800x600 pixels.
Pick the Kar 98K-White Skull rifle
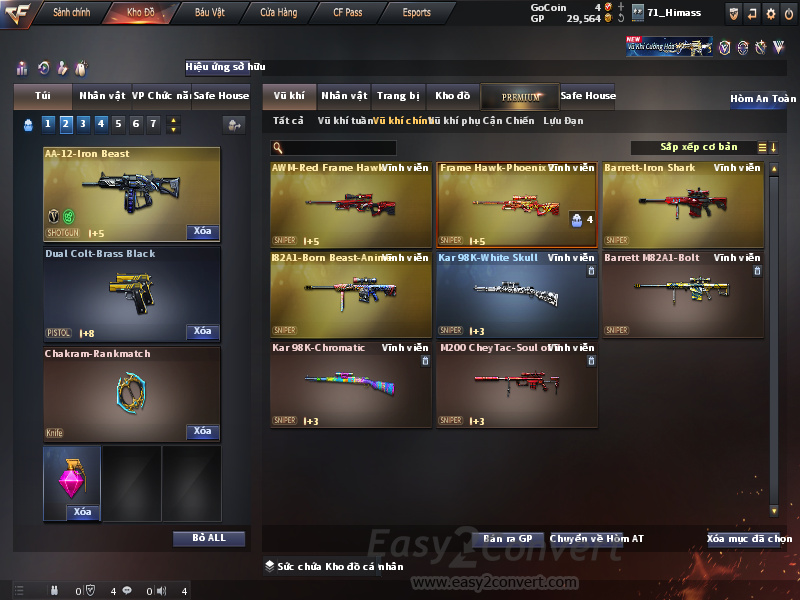coord(517,294)
